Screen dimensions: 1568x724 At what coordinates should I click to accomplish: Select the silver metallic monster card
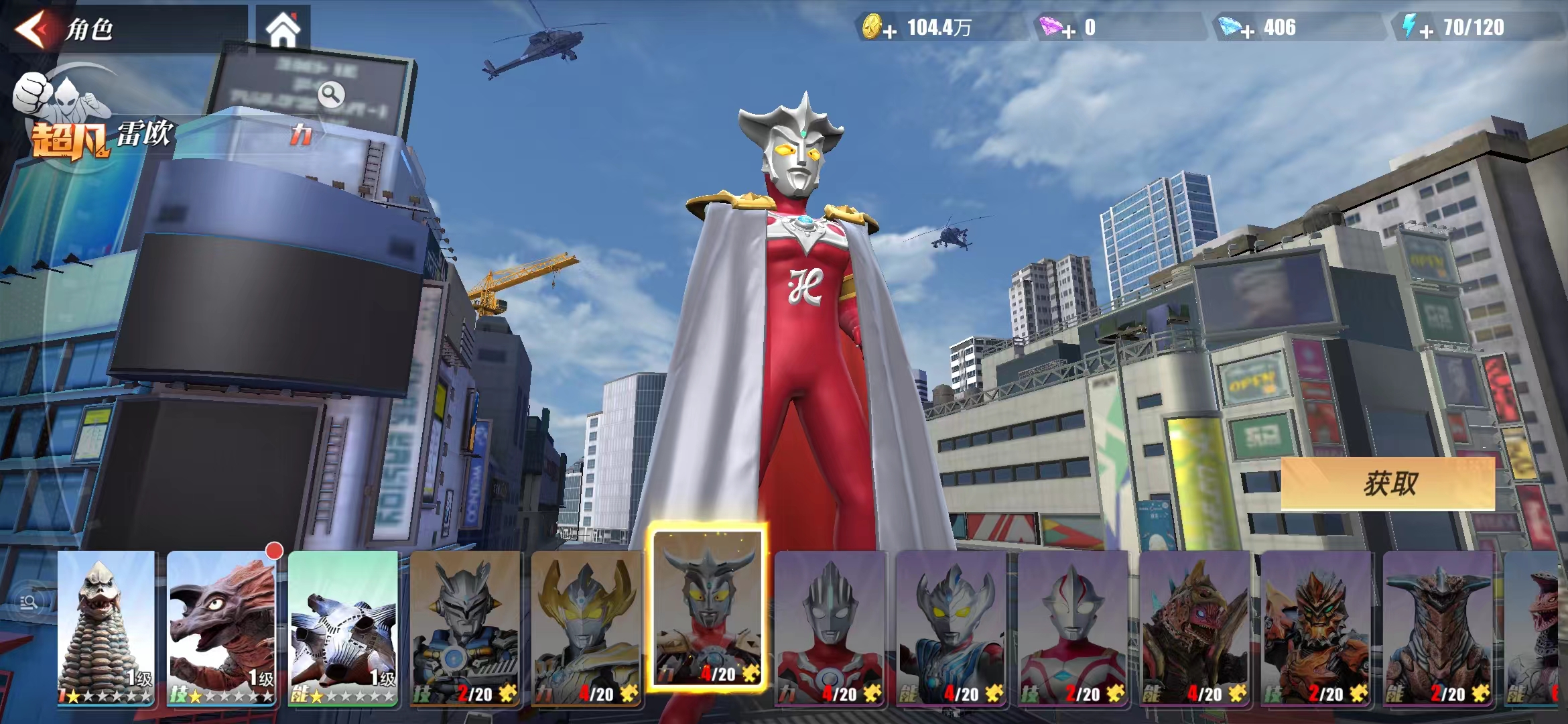coord(343,627)
